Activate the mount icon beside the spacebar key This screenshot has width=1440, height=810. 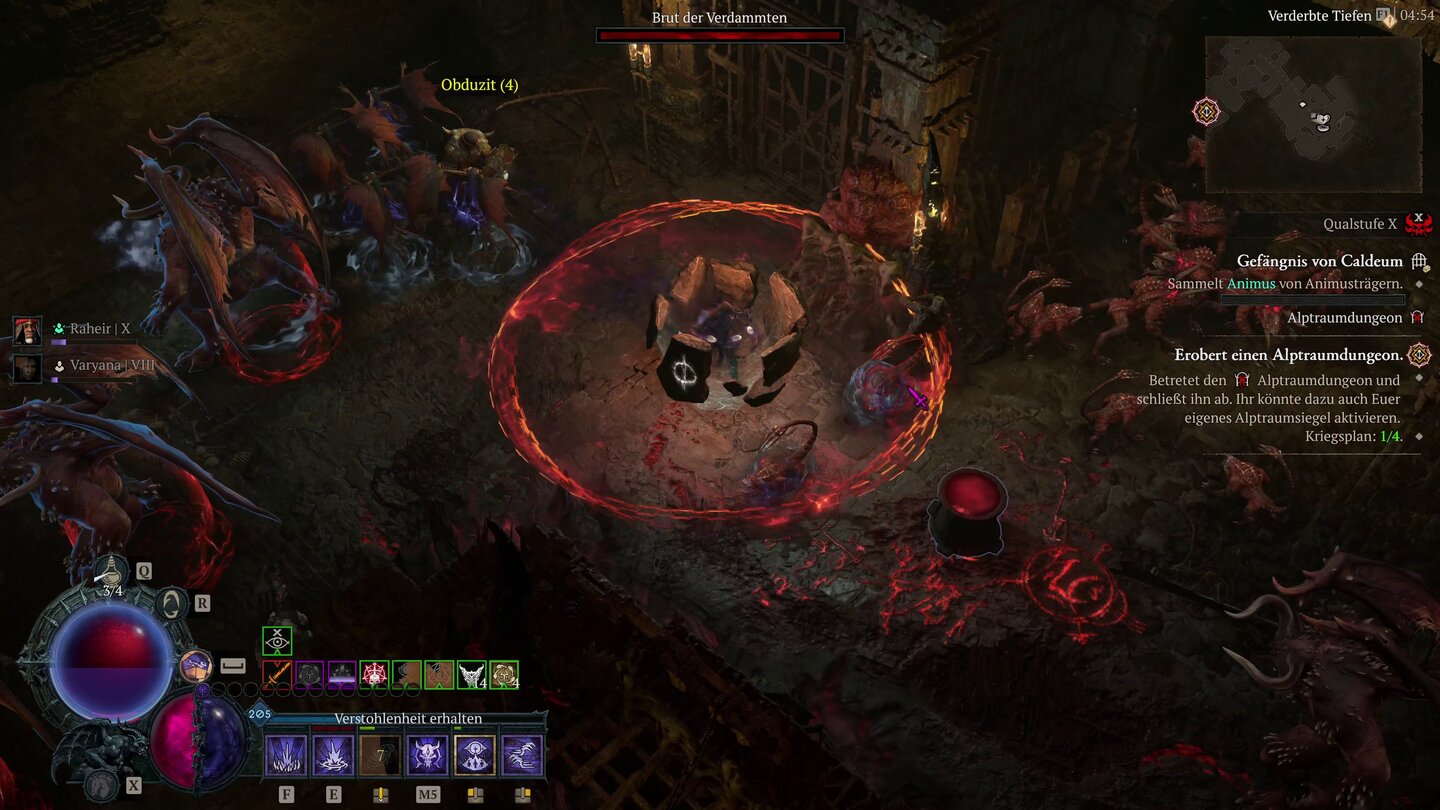pyautogui.click(x=195, y=665)
